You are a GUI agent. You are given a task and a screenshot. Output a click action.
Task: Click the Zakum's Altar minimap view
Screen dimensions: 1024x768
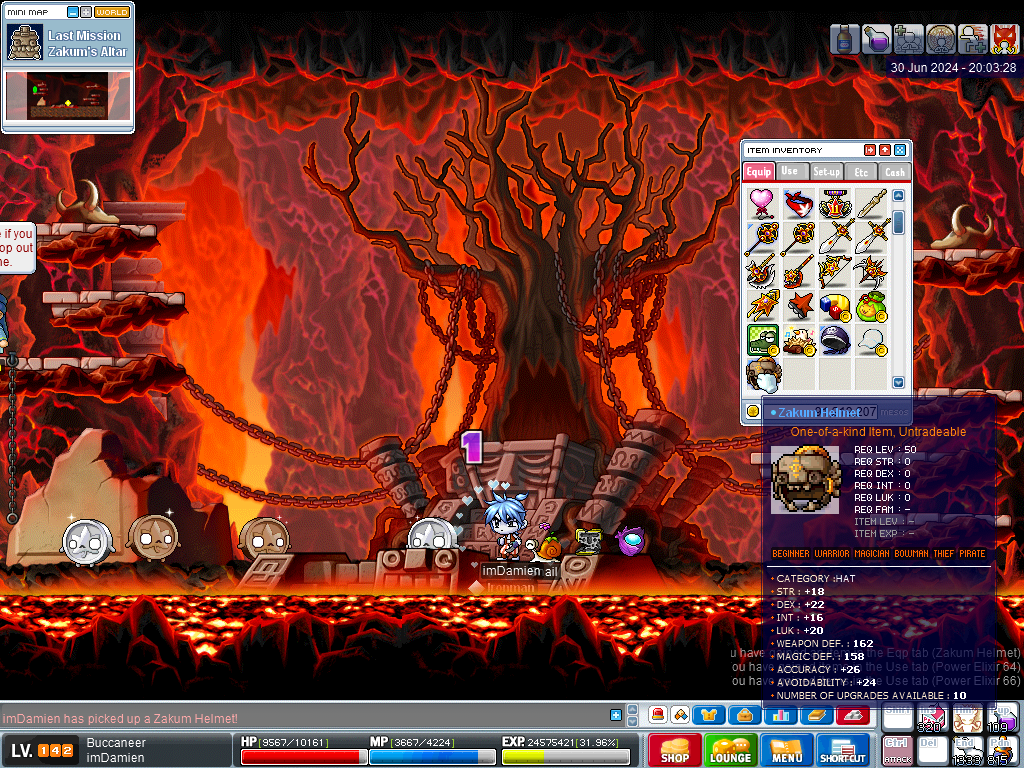68,96
